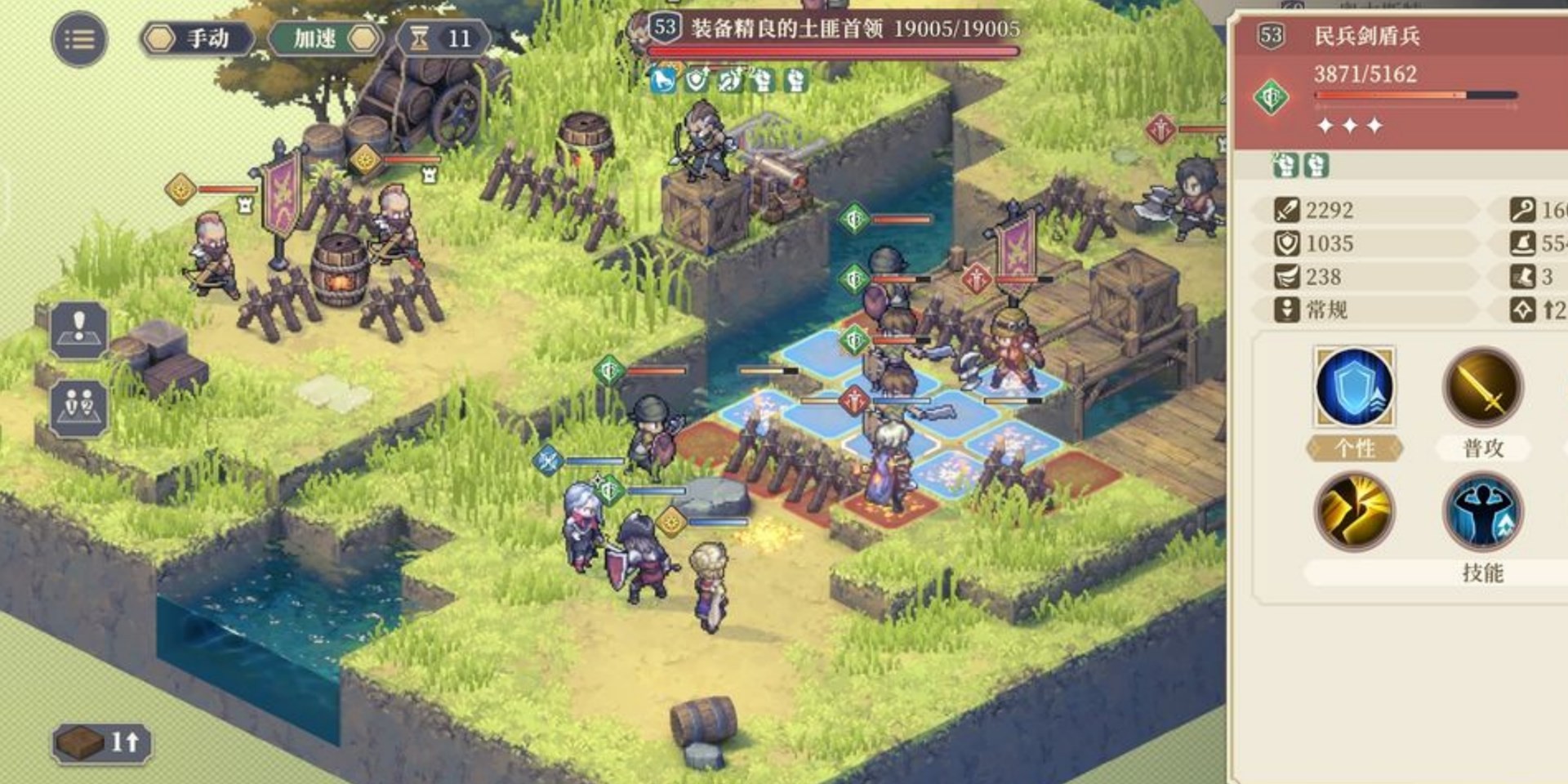Choose the 普攻 sword basic attack
This screenshot has width=1568, height=784.
(x=1482, y=387)
